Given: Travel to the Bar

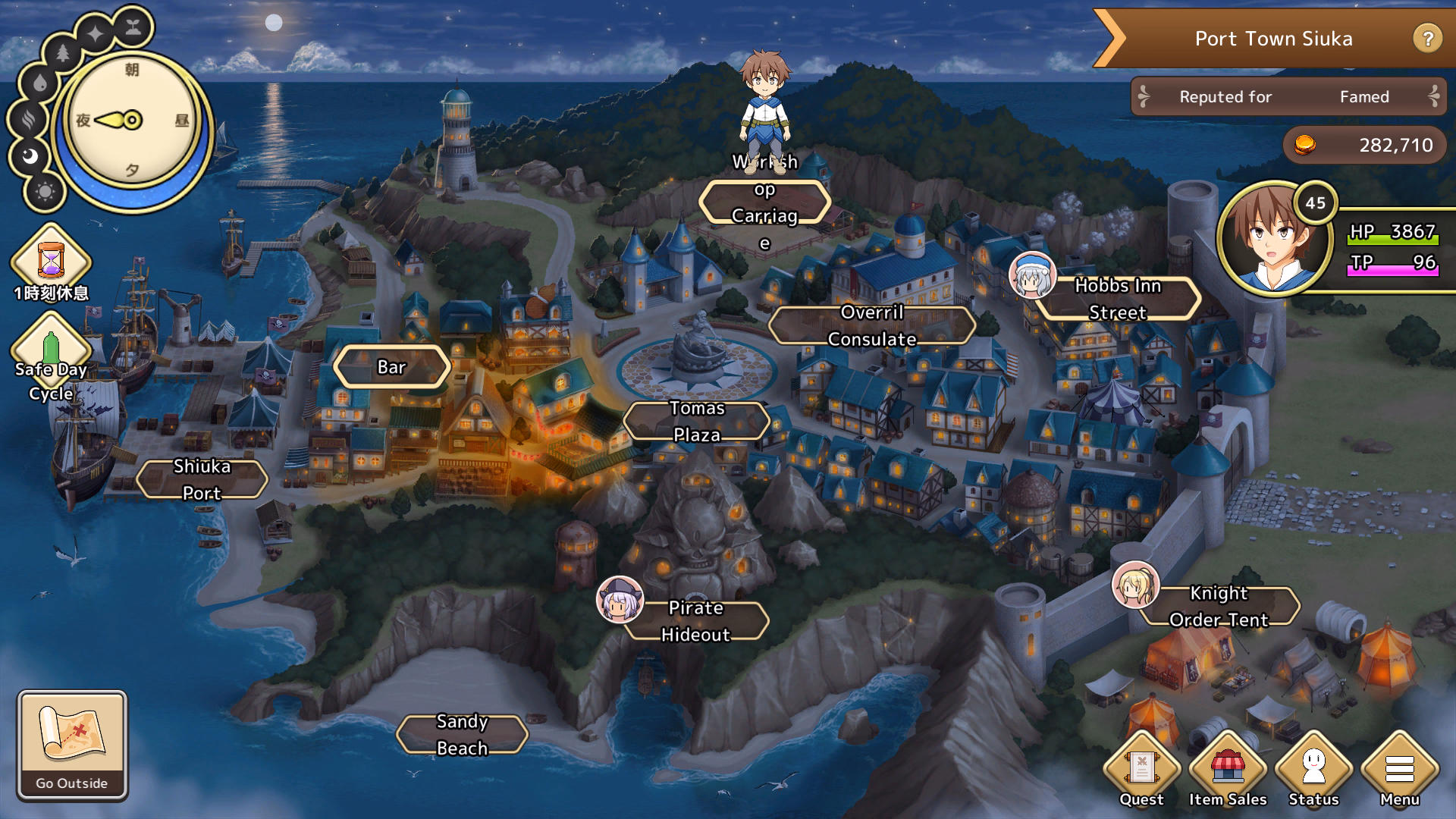Looking at the screenshot, I should click(x=392, y=367).
